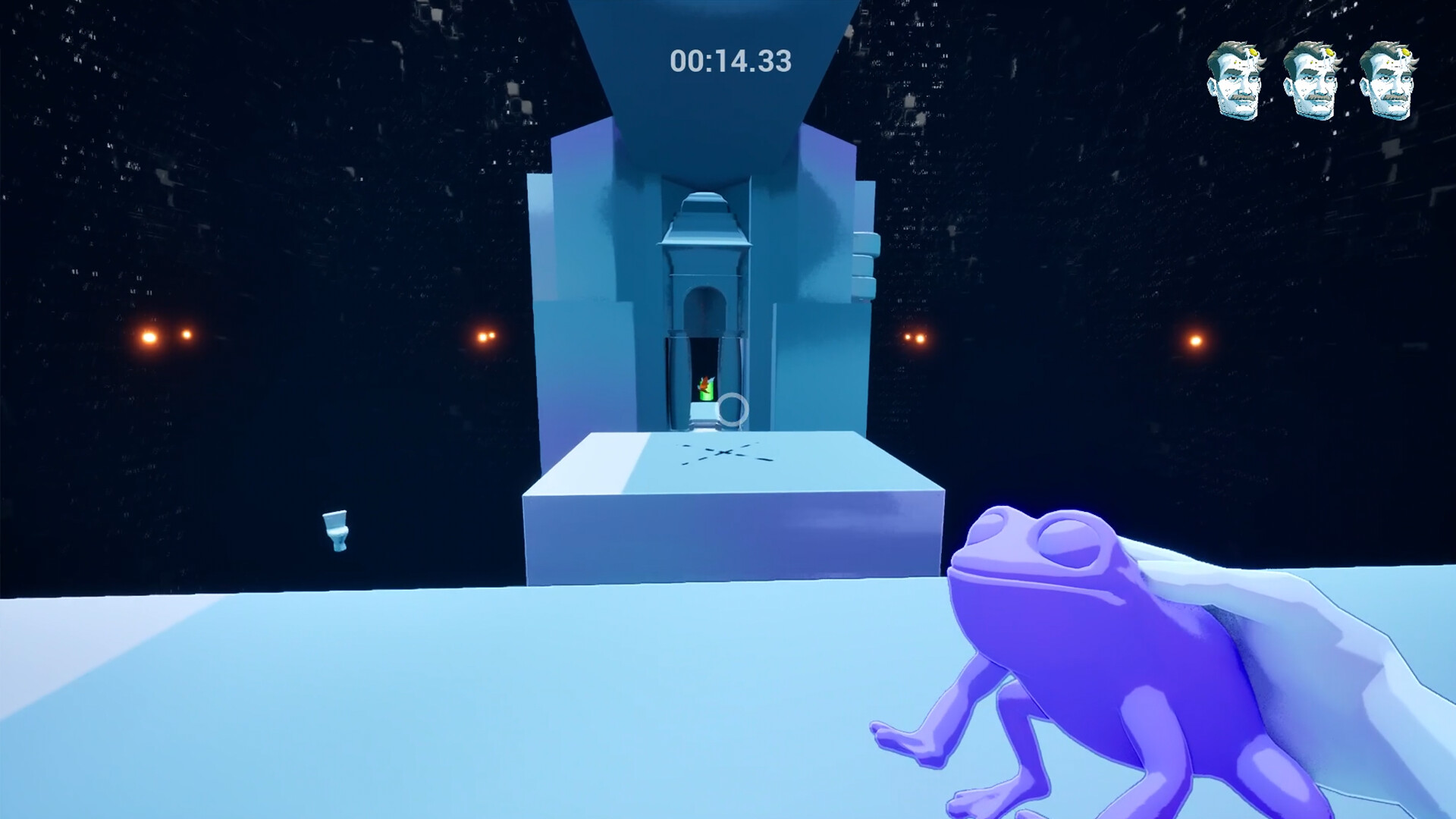
Task: Click the circular ring crosshair reticle
Action: (733, 409)
